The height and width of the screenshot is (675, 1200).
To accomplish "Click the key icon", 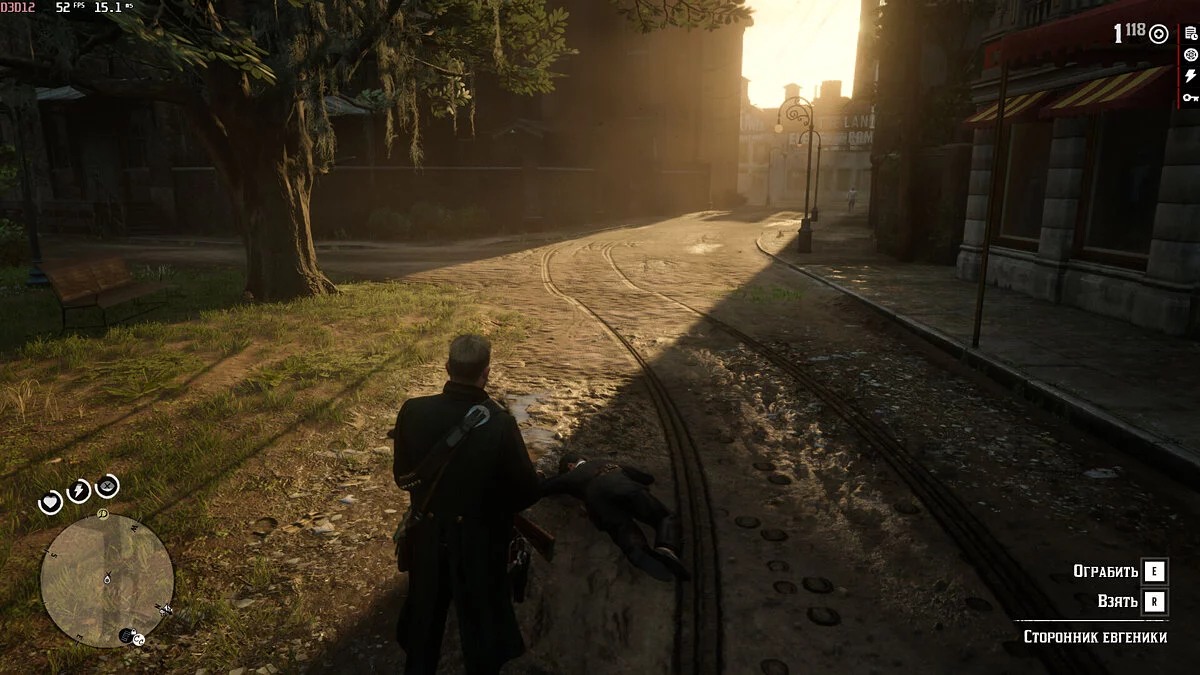I will [1190, 97].
